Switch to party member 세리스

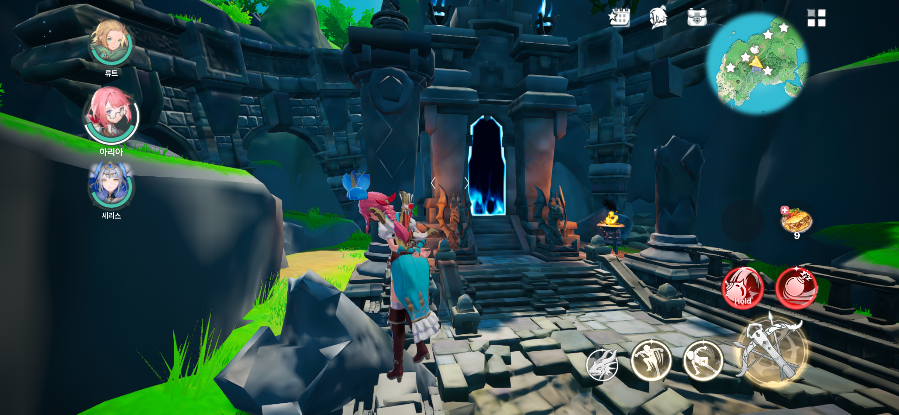[111, 185]
